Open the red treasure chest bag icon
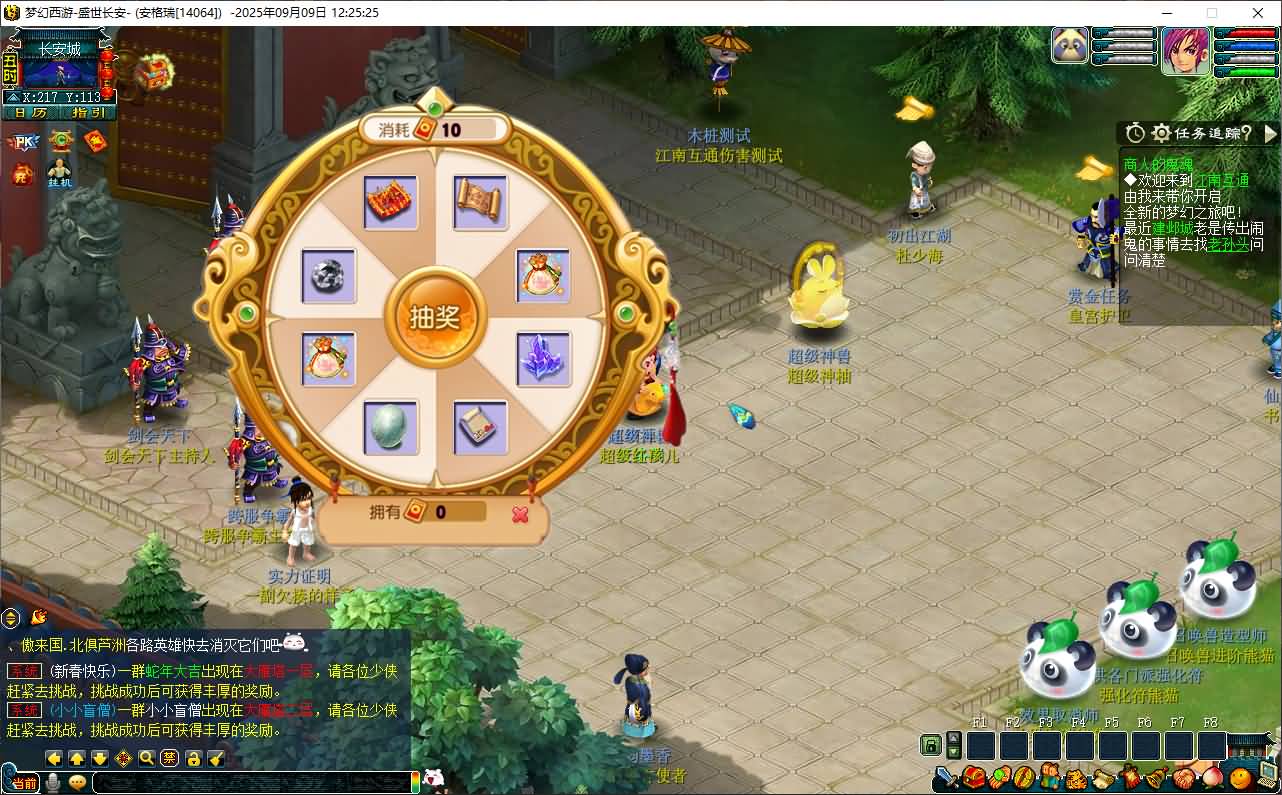This screenshot has width=1282, height=795. pos(974,777)
